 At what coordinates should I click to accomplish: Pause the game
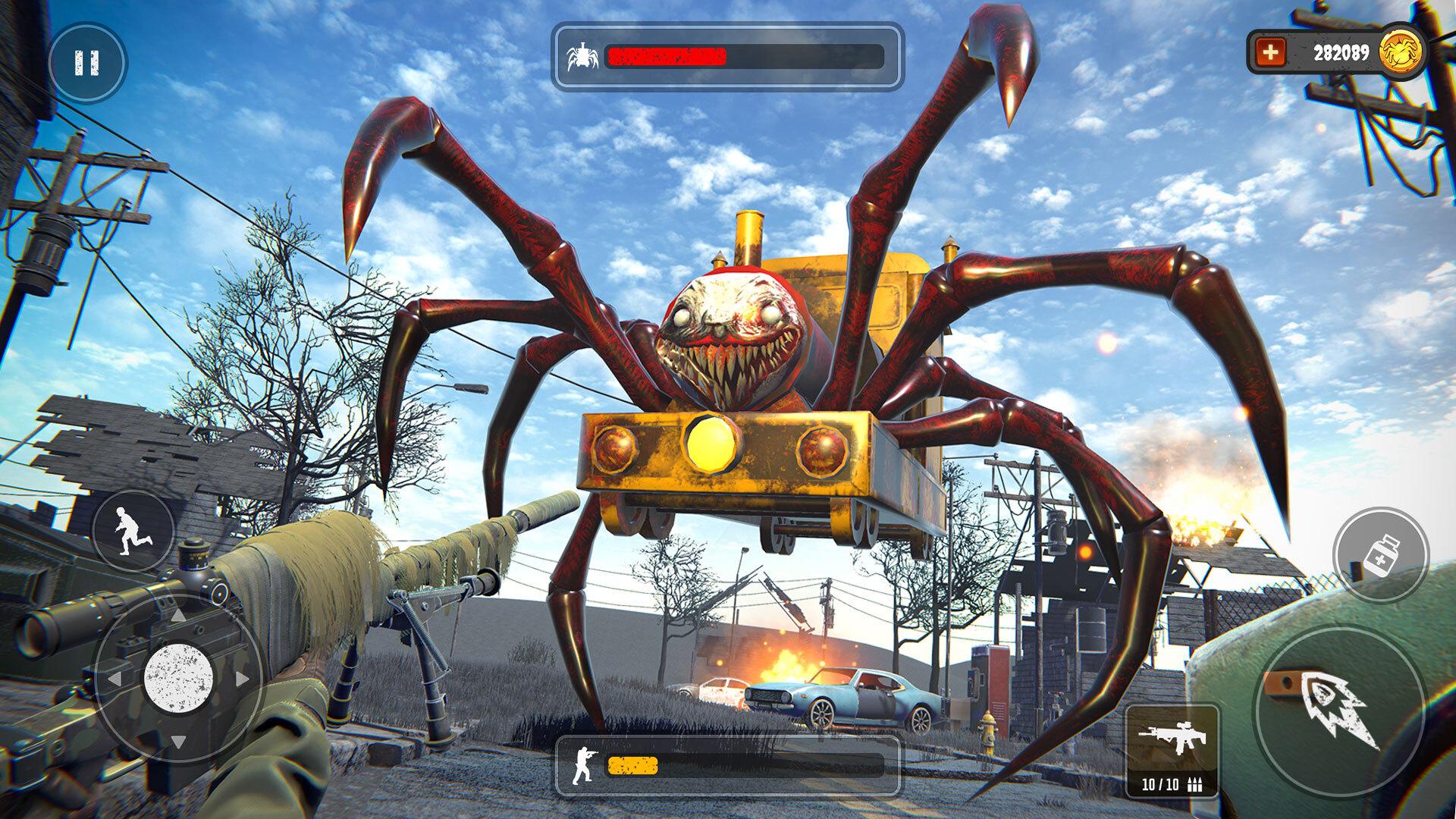(87, 63)
